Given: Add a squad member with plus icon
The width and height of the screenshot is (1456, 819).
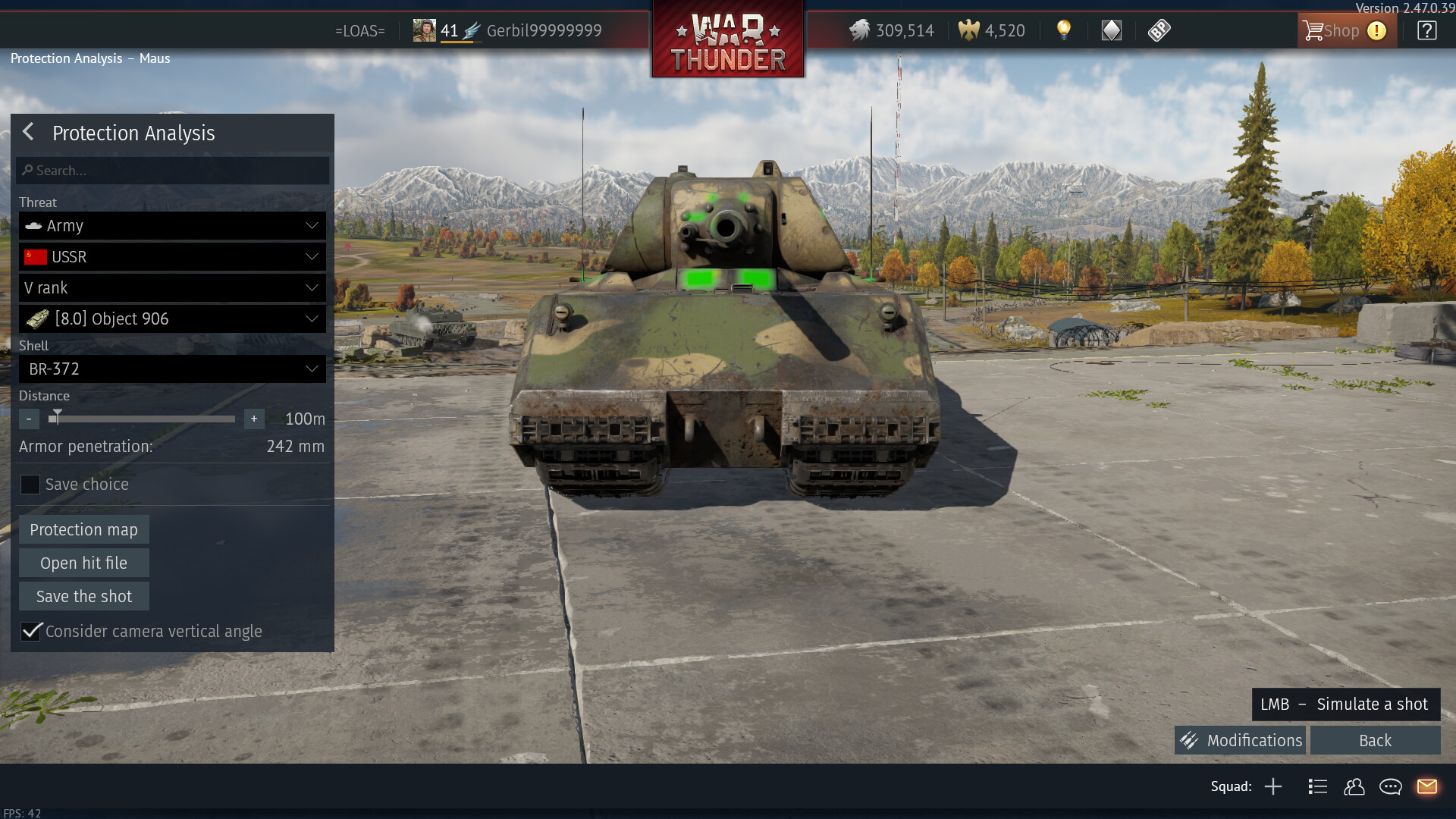Looking at the screenshot, I should pyautogui.click(x=1273, y=787).
